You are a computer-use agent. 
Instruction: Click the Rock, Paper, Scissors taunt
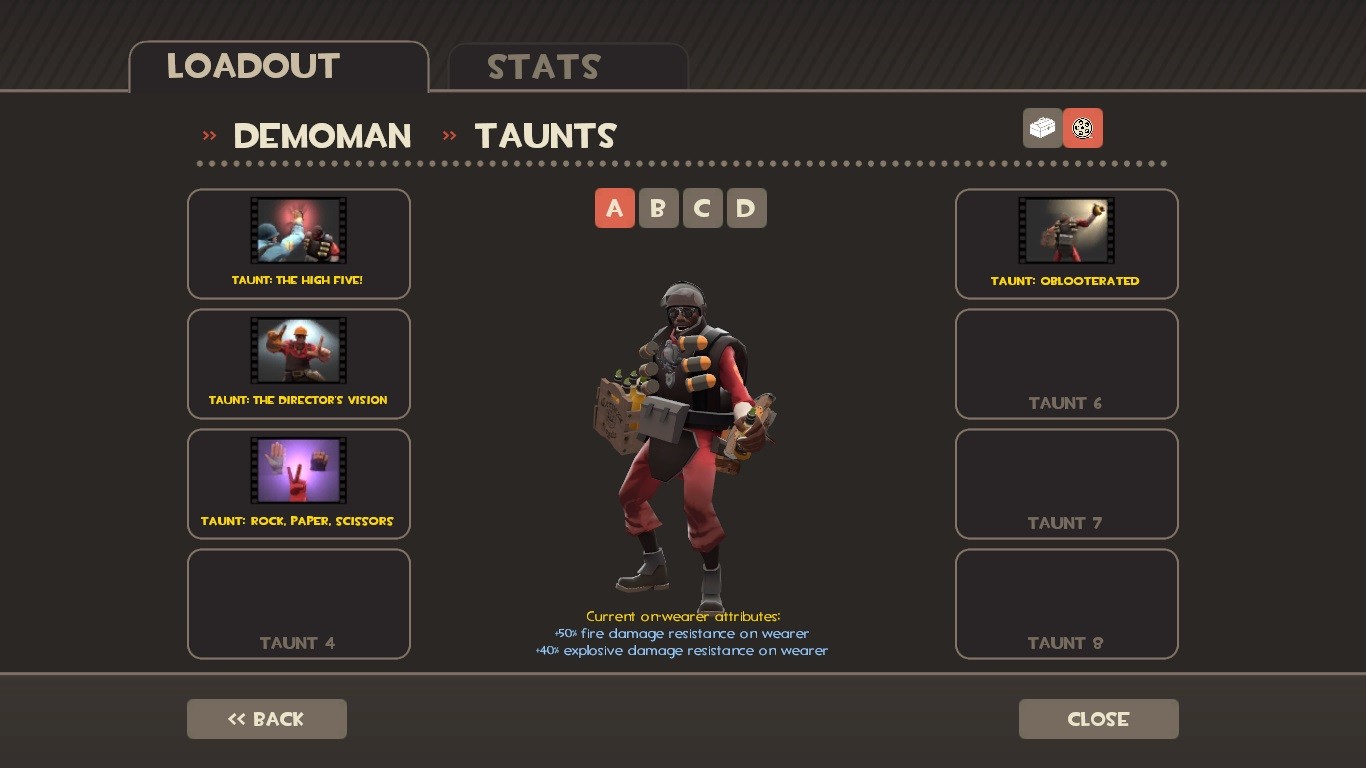click(298, 483)
